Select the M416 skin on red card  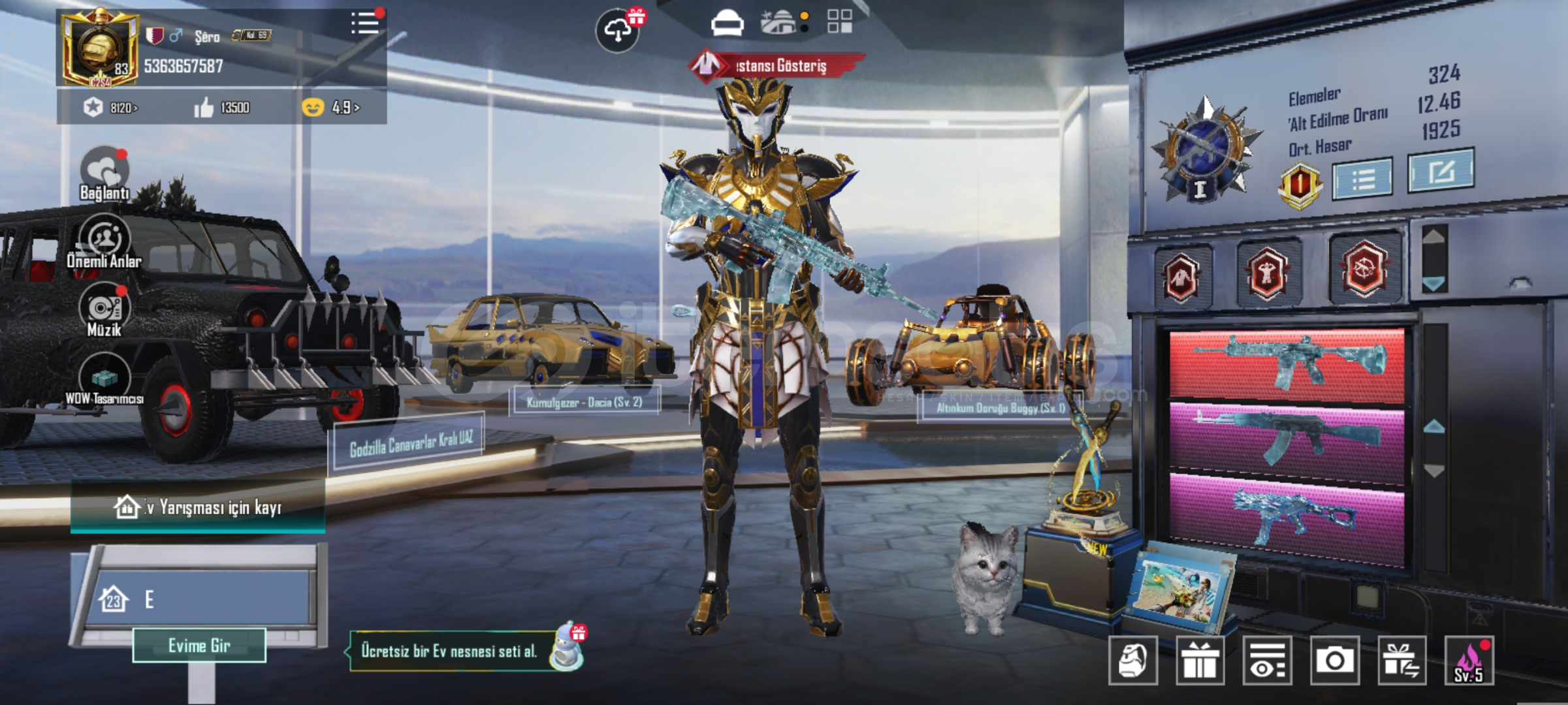[x=1287, y=363]
